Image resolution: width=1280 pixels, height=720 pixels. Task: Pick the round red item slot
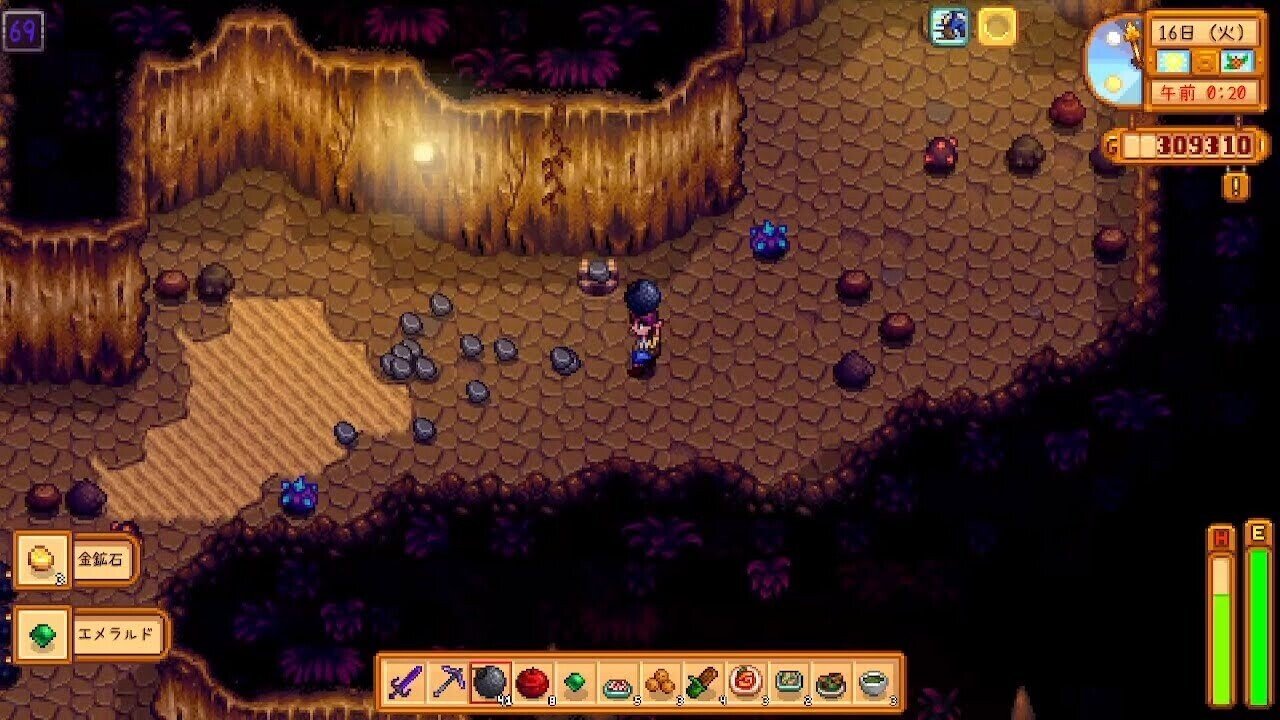(x=532, y=684)
